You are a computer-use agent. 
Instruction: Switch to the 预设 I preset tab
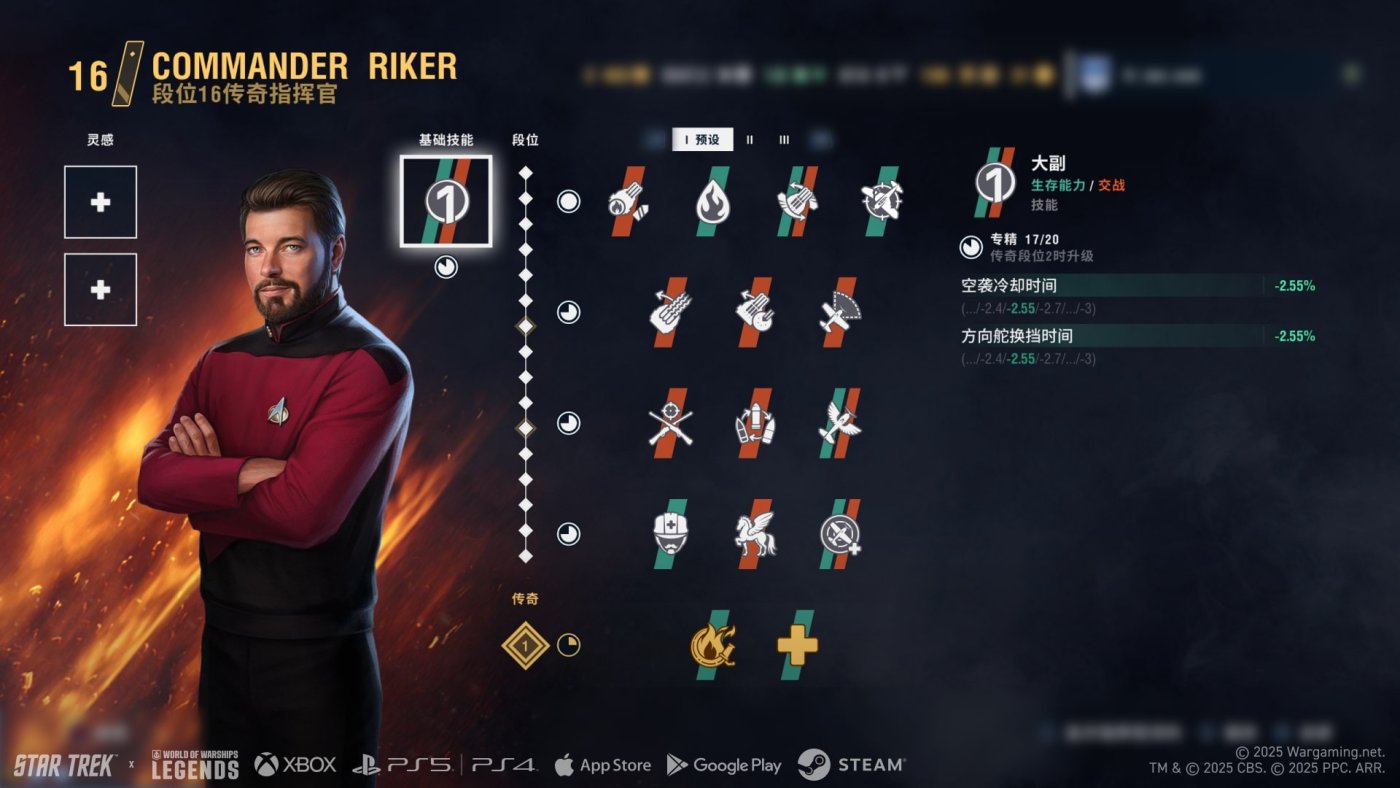click(702, 140)
